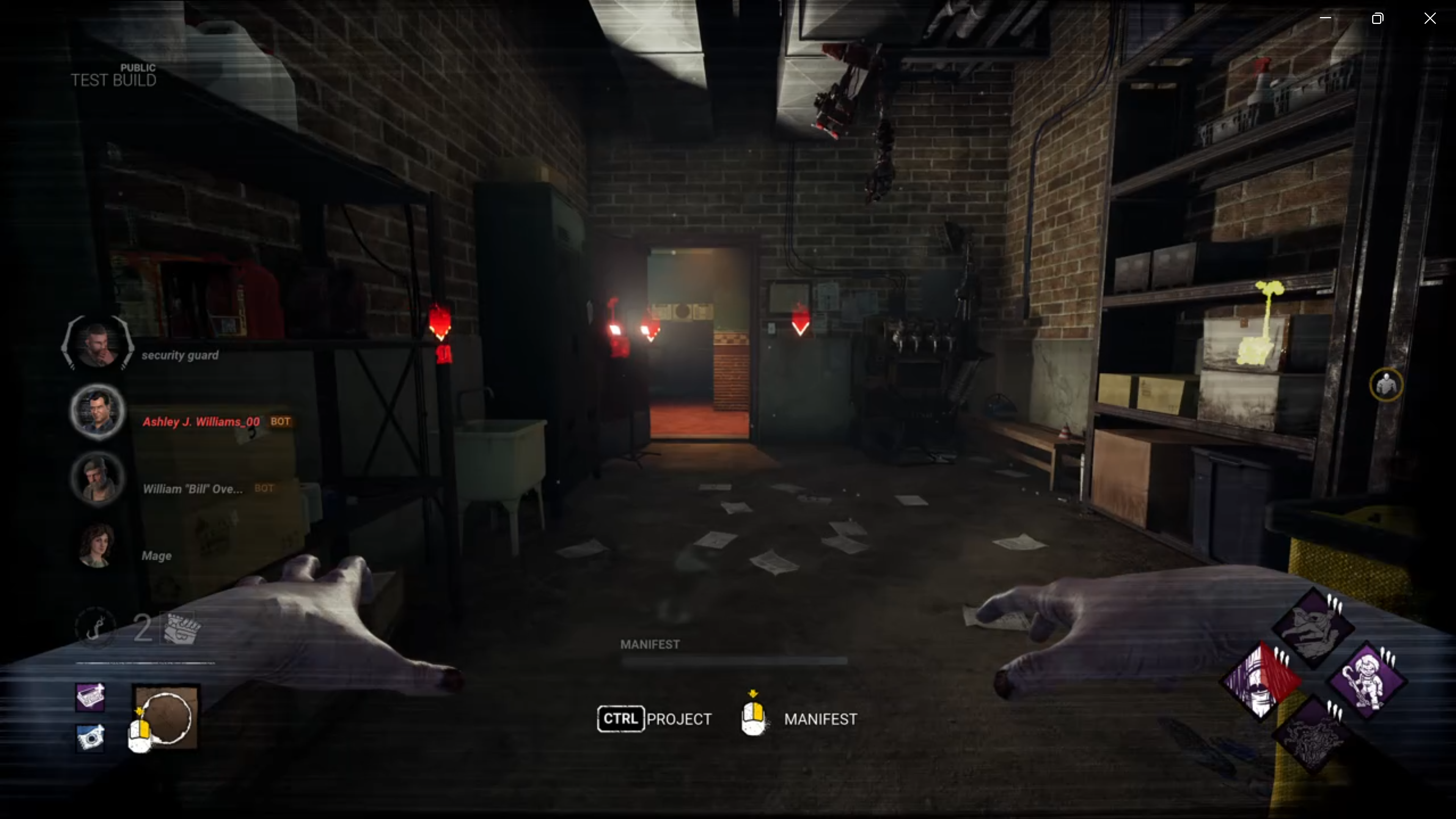Click the survivor status silhouette near the shelf
This screenshot has width=1456, height=819.
[1386, 385]
